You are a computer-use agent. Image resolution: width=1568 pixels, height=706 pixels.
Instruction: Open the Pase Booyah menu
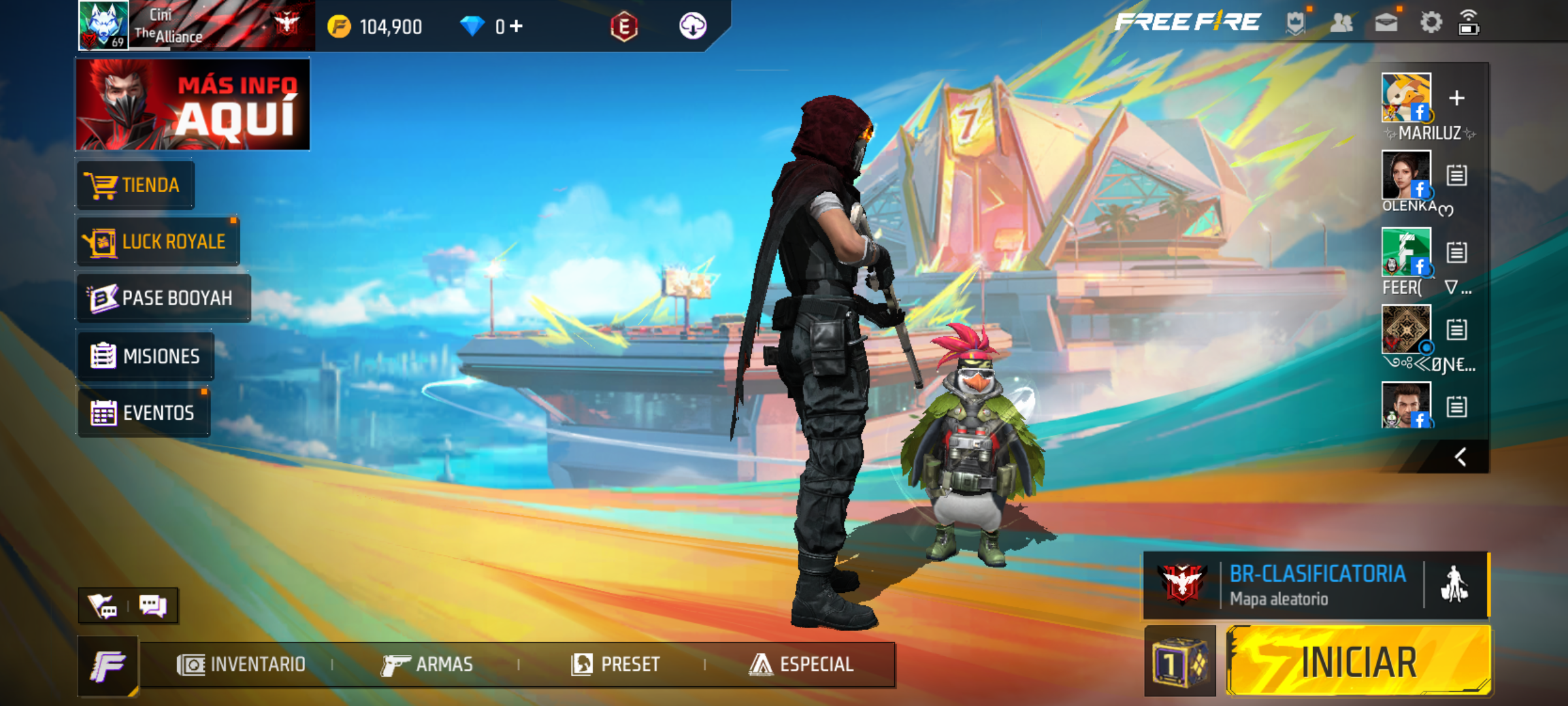163,298
